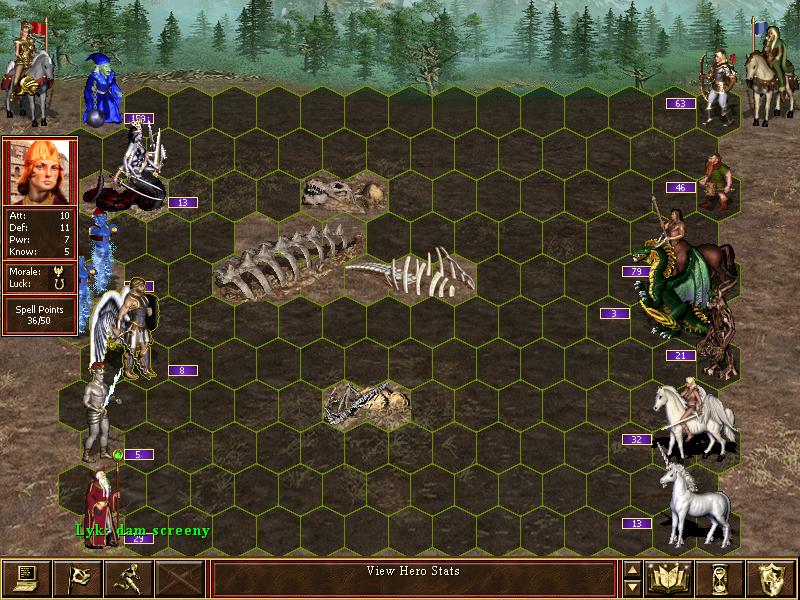Open the spellbook to cast a spell

[x=670, y=577]
